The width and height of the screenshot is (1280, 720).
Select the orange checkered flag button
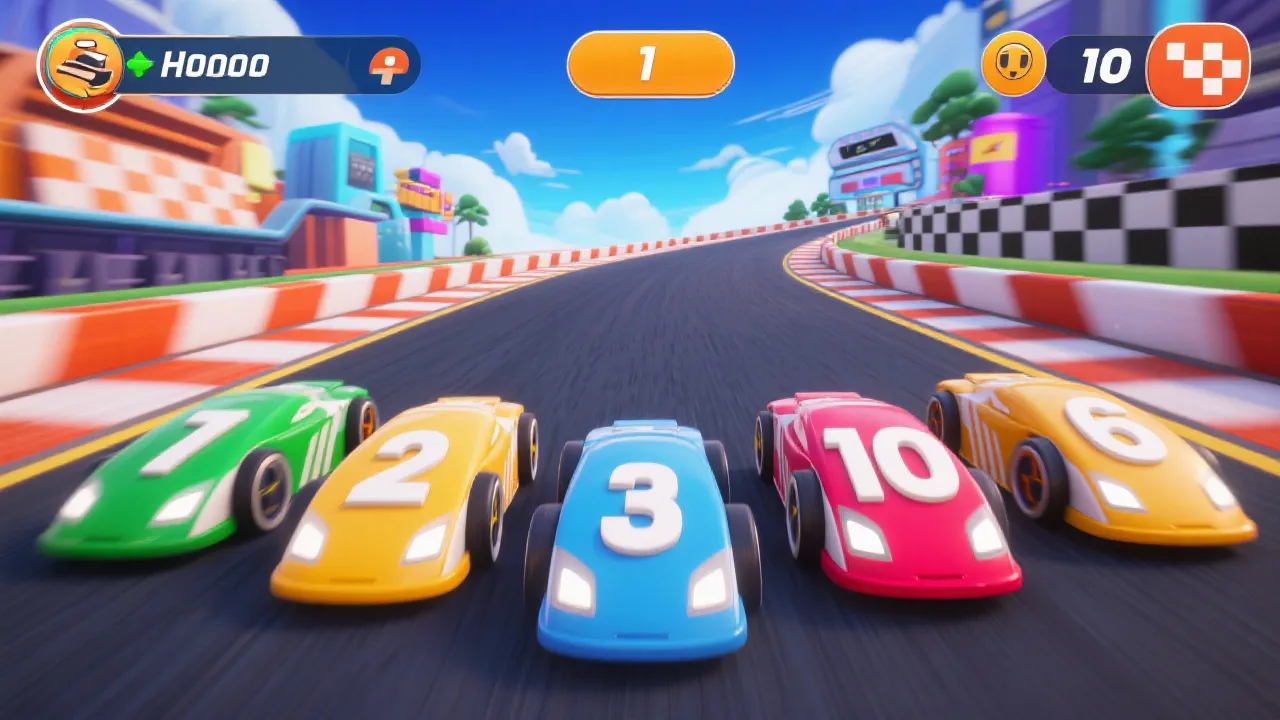[x=1198, y=66]
